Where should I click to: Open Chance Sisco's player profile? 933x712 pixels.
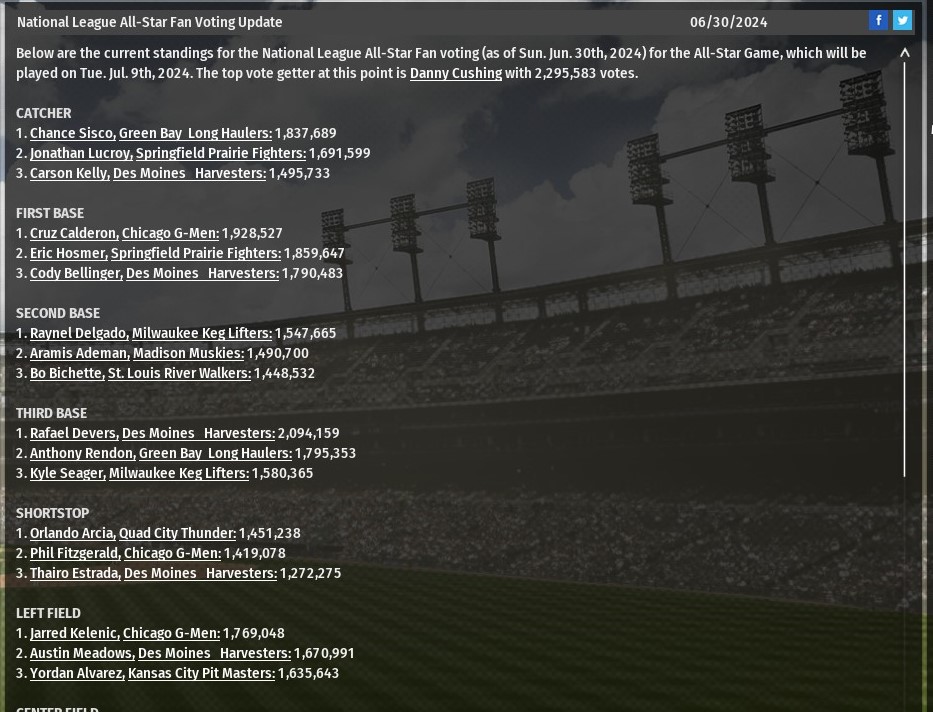coord(71,133)
